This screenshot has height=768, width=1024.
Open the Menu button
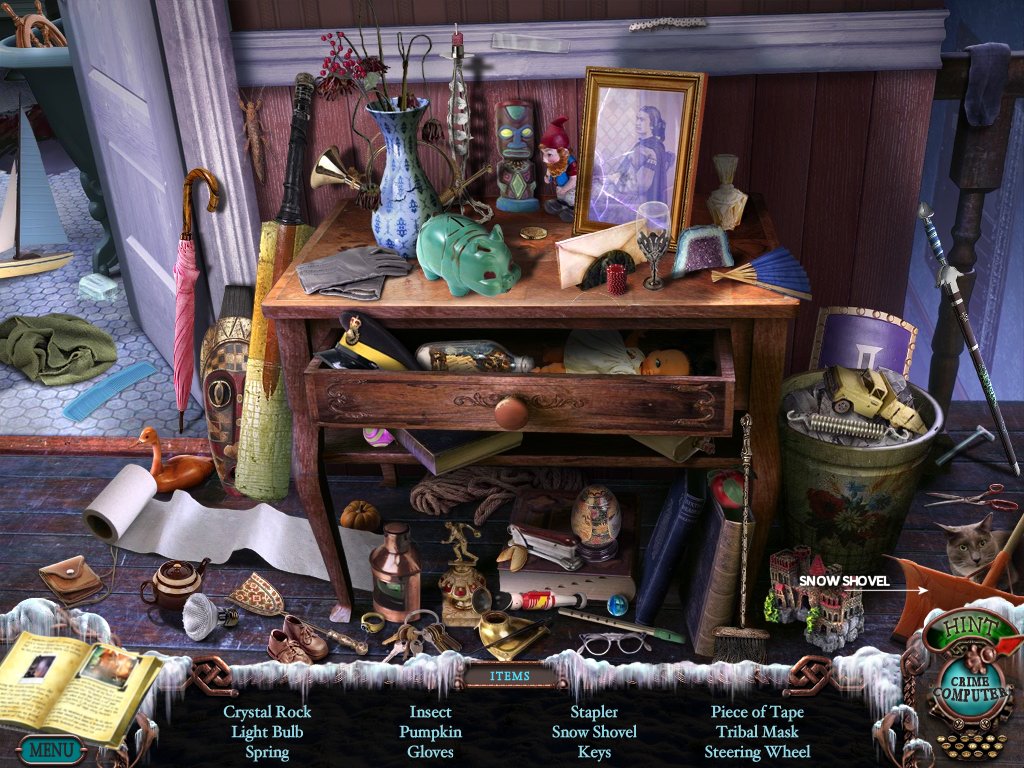pos(50,748)
